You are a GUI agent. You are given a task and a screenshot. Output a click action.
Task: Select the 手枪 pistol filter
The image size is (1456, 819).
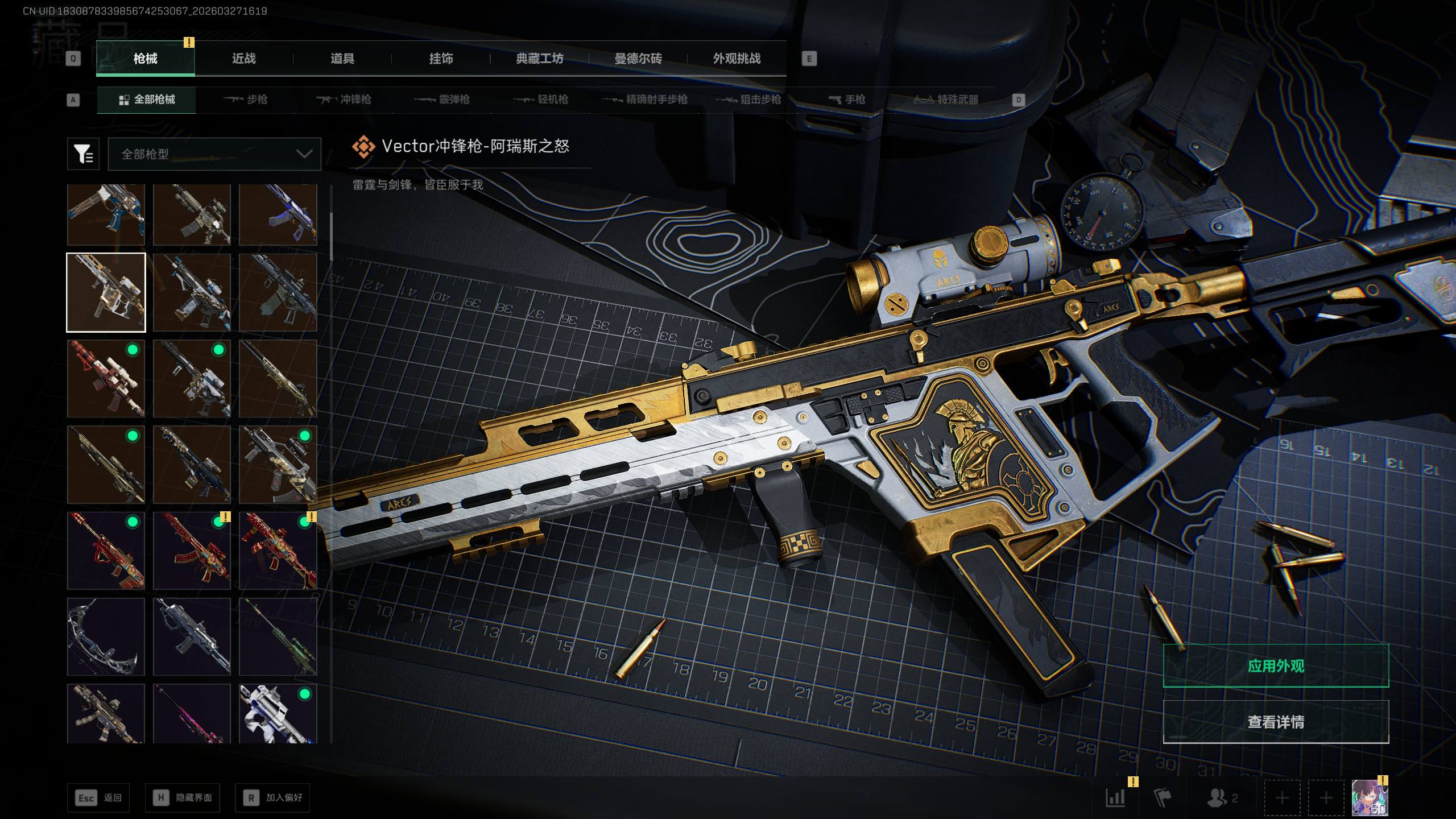click(847, 100)
